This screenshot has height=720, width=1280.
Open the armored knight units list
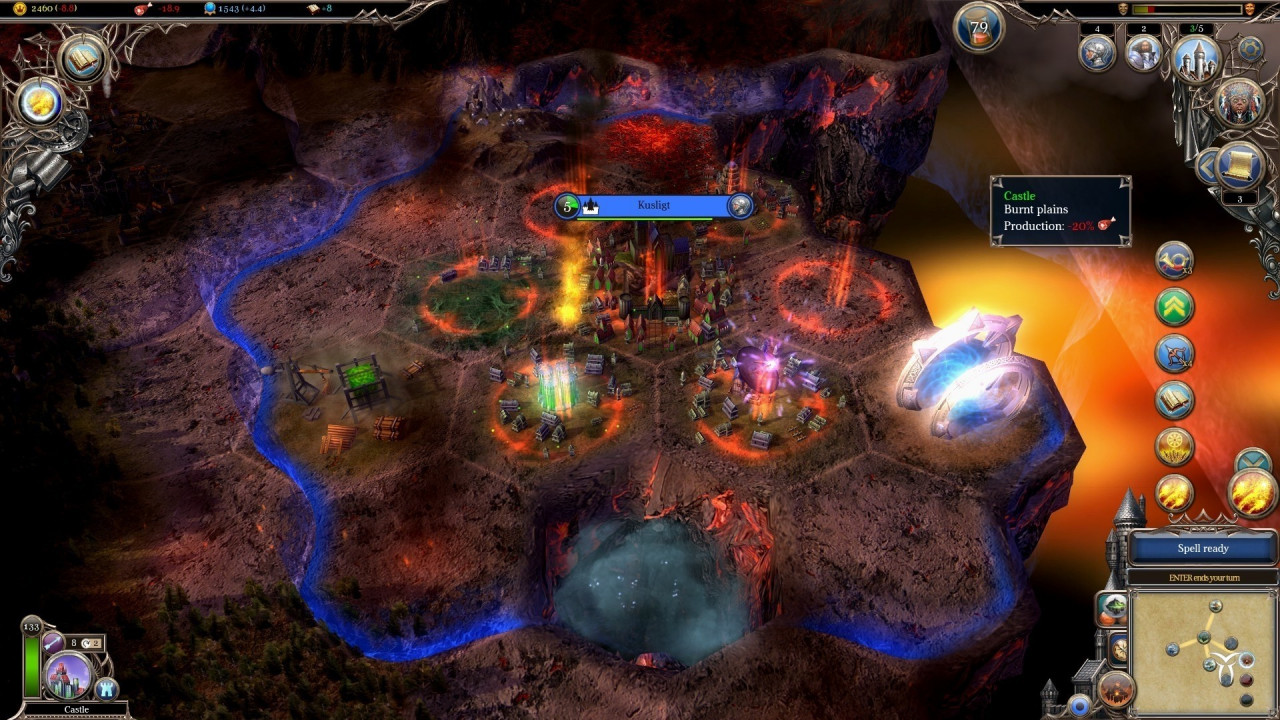[x=1097, y=52]
